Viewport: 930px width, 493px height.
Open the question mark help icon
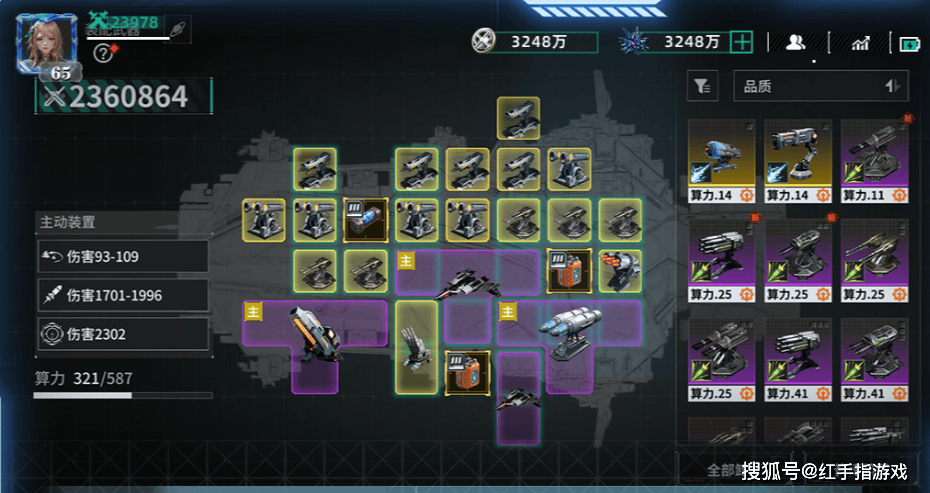pyautogui.click(x=101, y=54)
